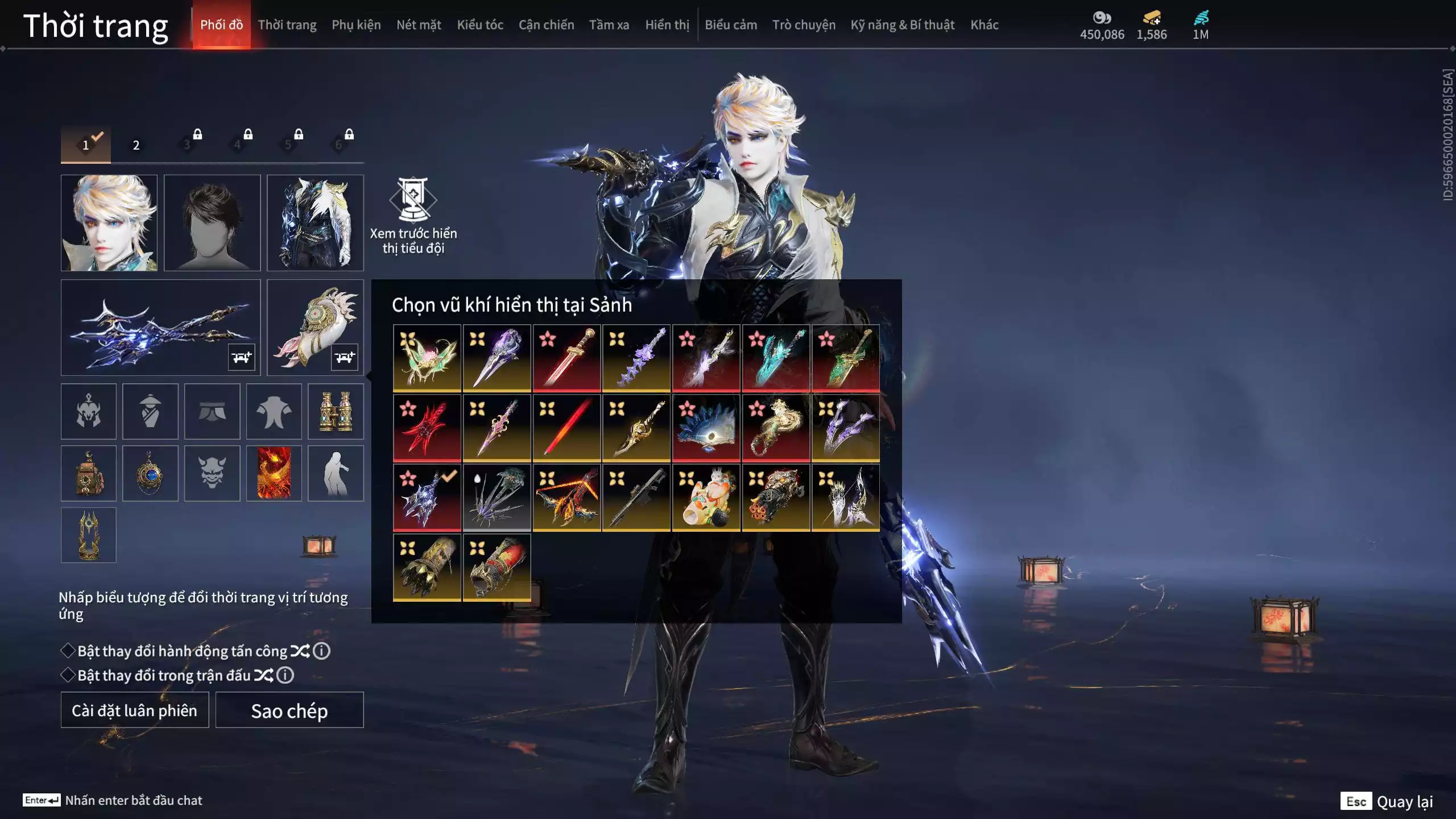Click Xem trước hiển thị tiểu đội

pos(413,216)
